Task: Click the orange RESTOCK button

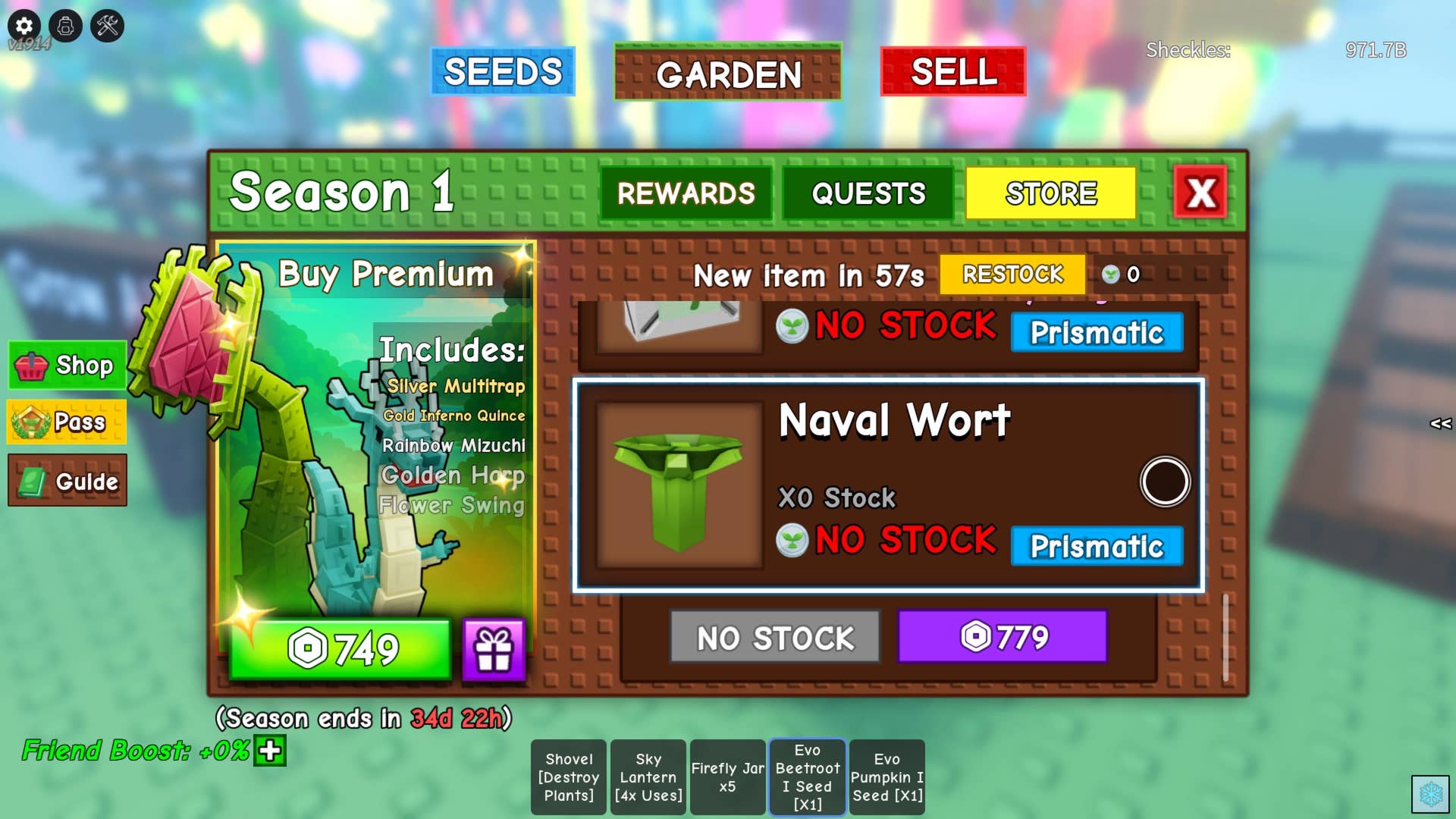Action: pos(1012,275)
